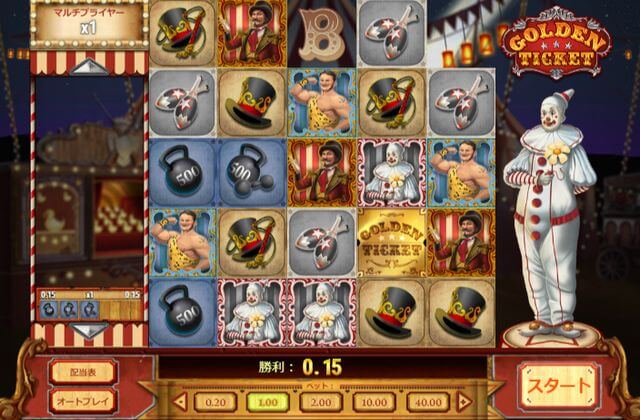Click the down arrow on win history panel

pos(90,329)
